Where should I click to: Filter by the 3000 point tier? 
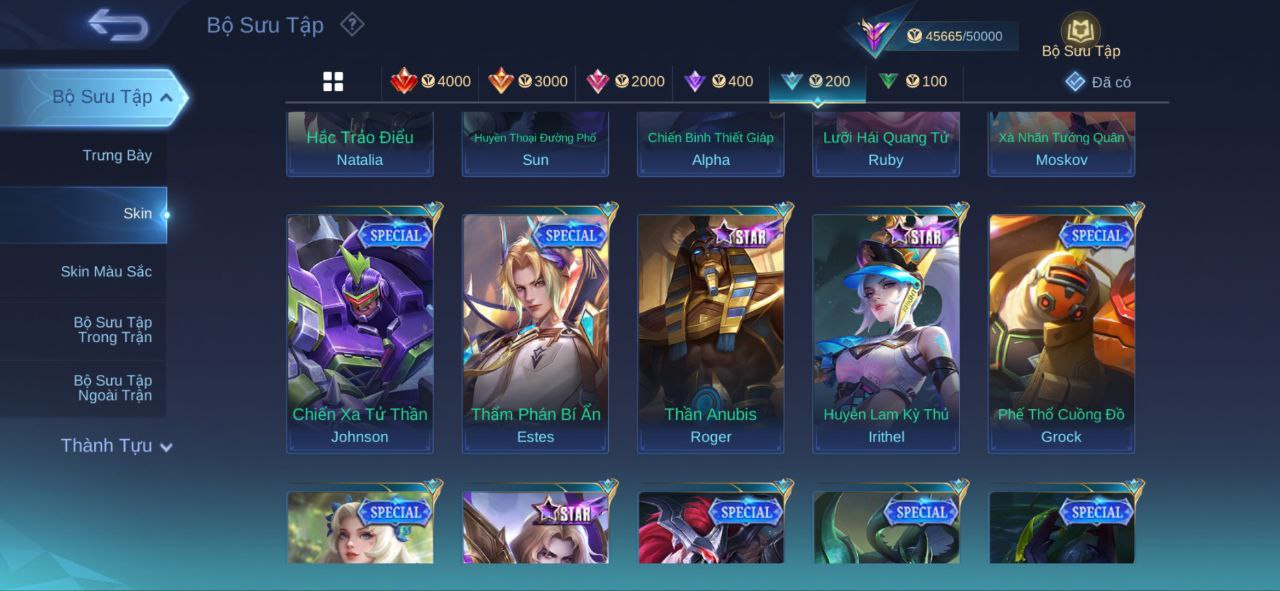(528, 82)
